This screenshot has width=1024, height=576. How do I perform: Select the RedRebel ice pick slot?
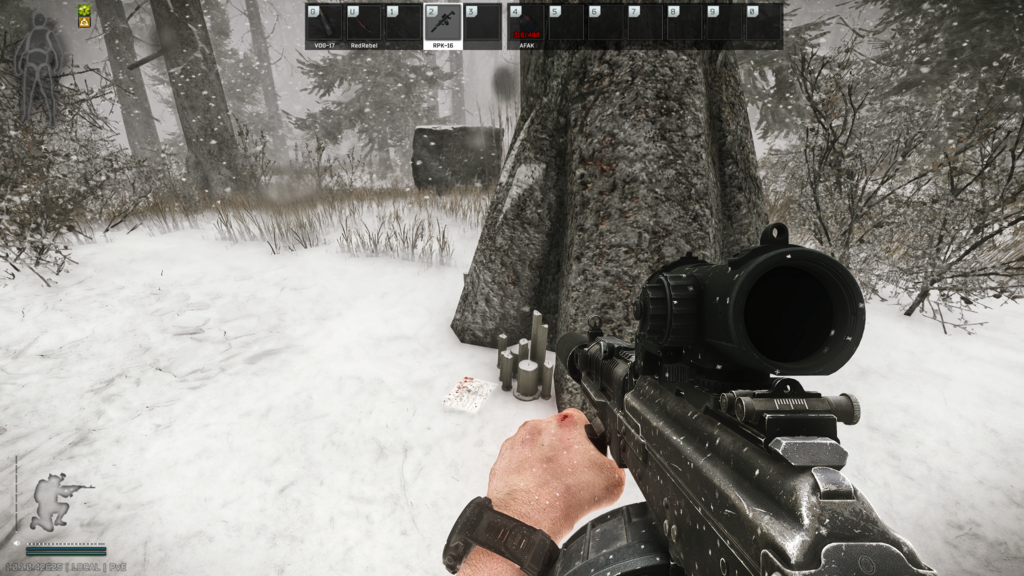click(x=364, y=23)
